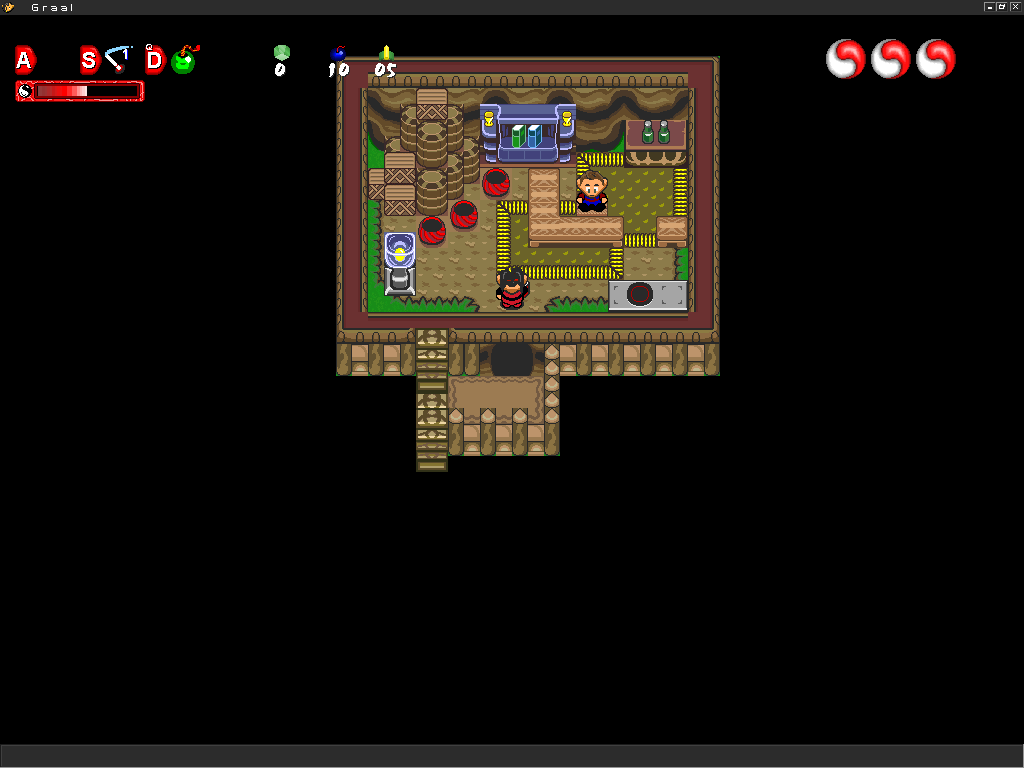Select the green bomb icon in the D slot
This screenshot has width=1024, height=768.
[184, 60]
